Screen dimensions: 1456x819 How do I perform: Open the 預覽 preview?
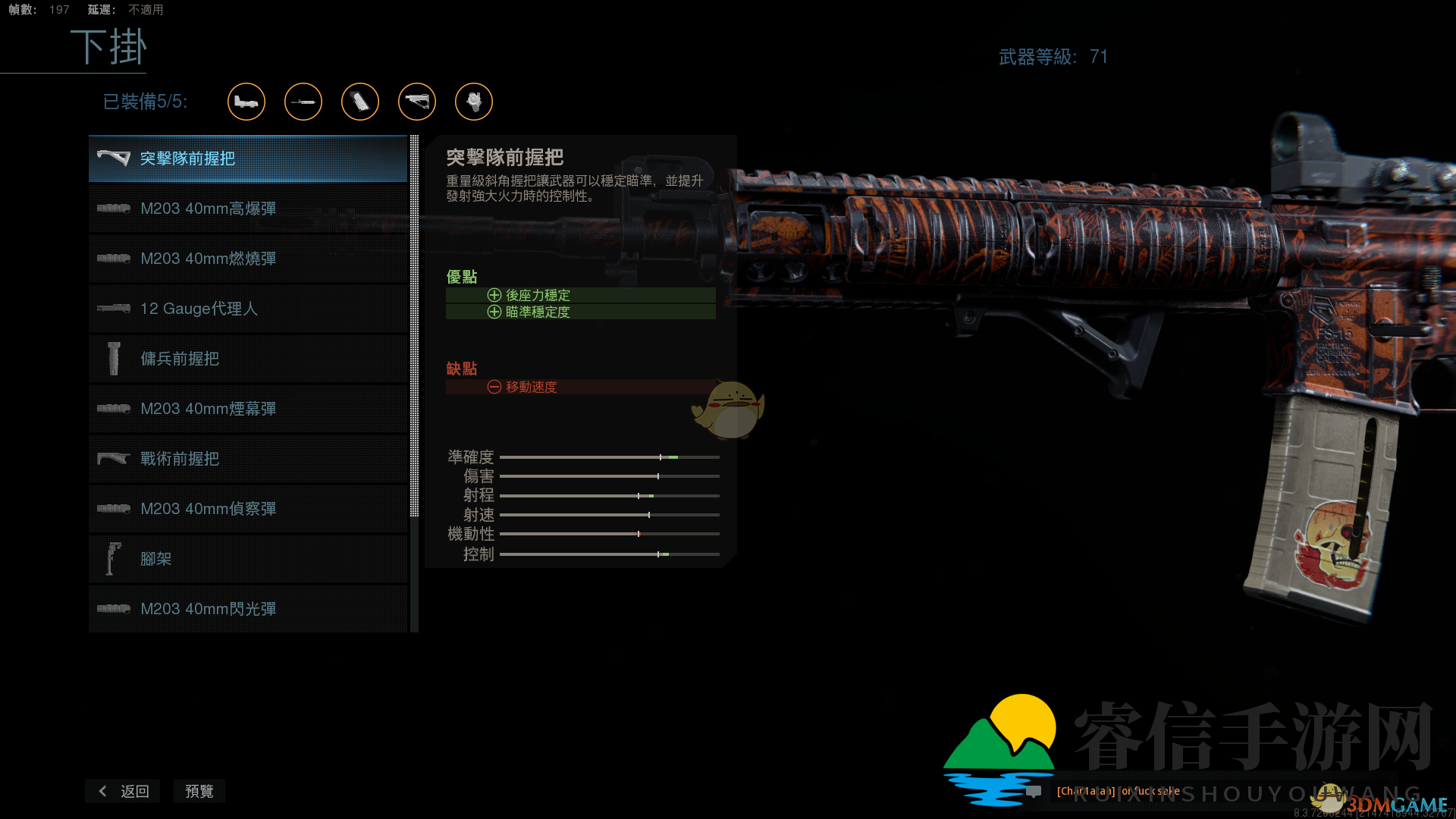pyautogui.click(x=199, y=791)
